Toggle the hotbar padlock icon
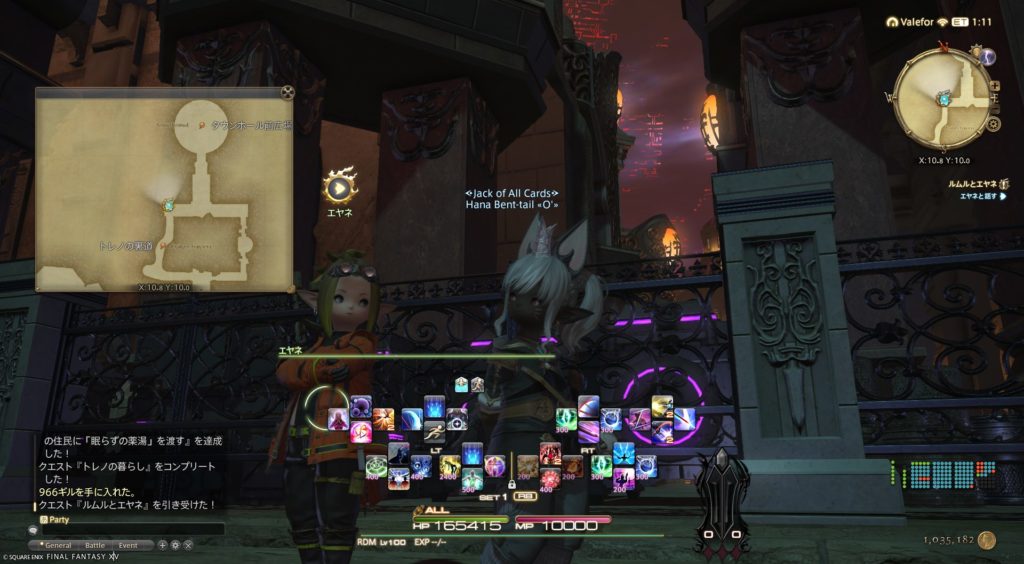 coord(512,485)
